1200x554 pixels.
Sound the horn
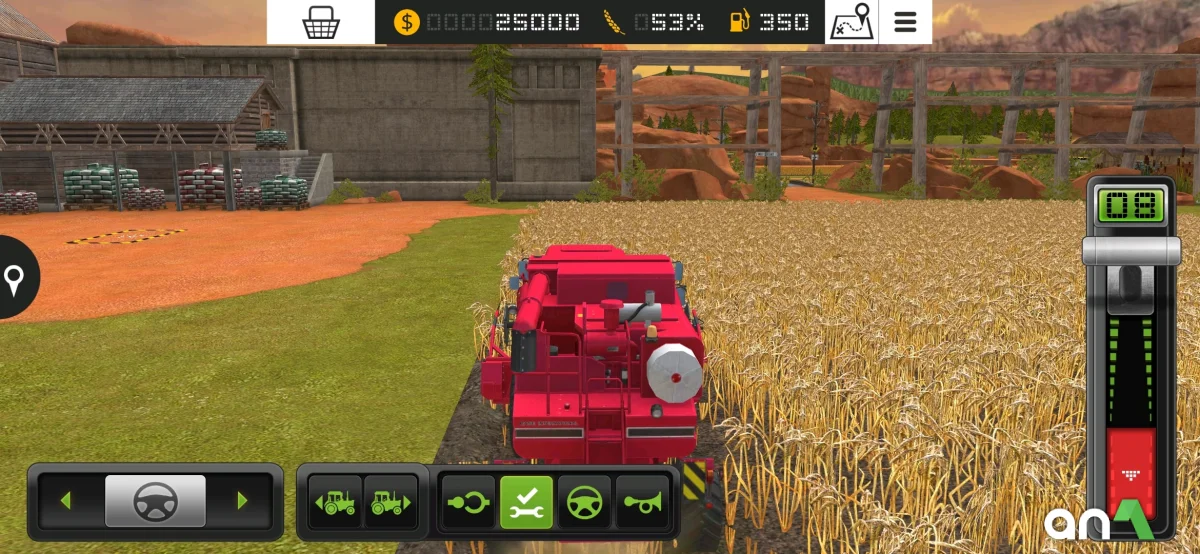pos(641,502)
